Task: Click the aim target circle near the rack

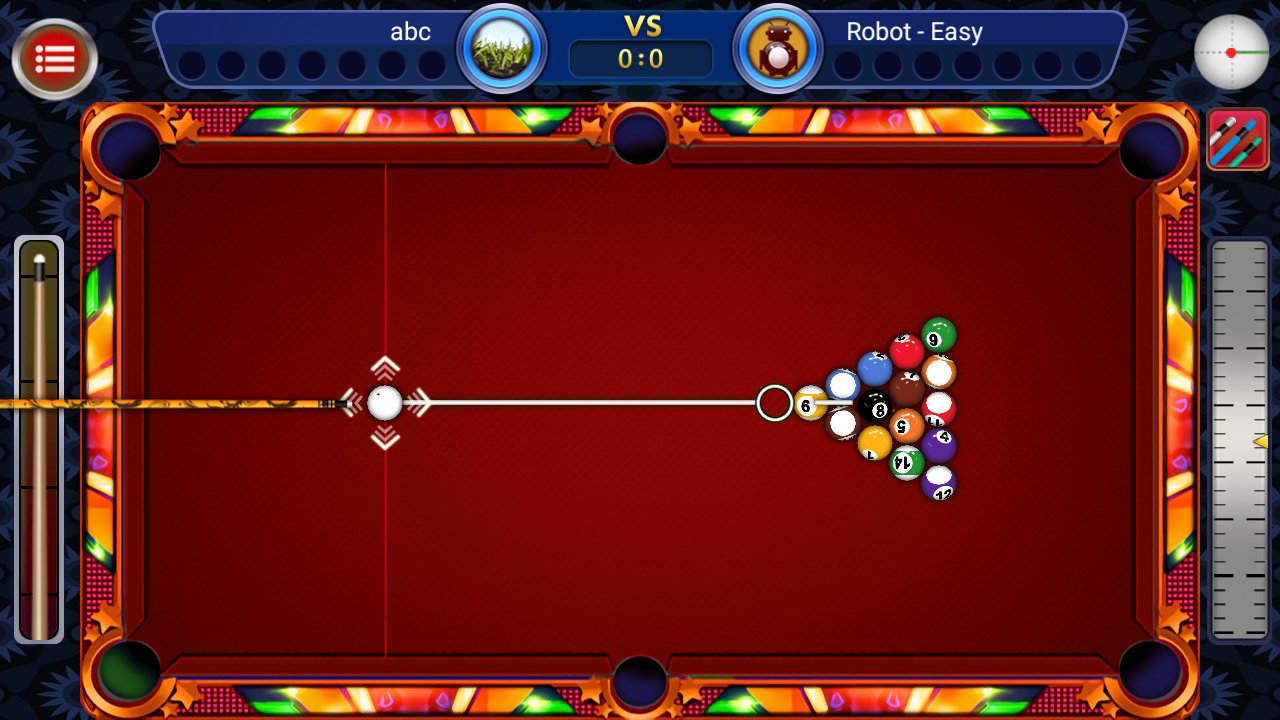Action: pyautogui.click(x=773, y=402)
